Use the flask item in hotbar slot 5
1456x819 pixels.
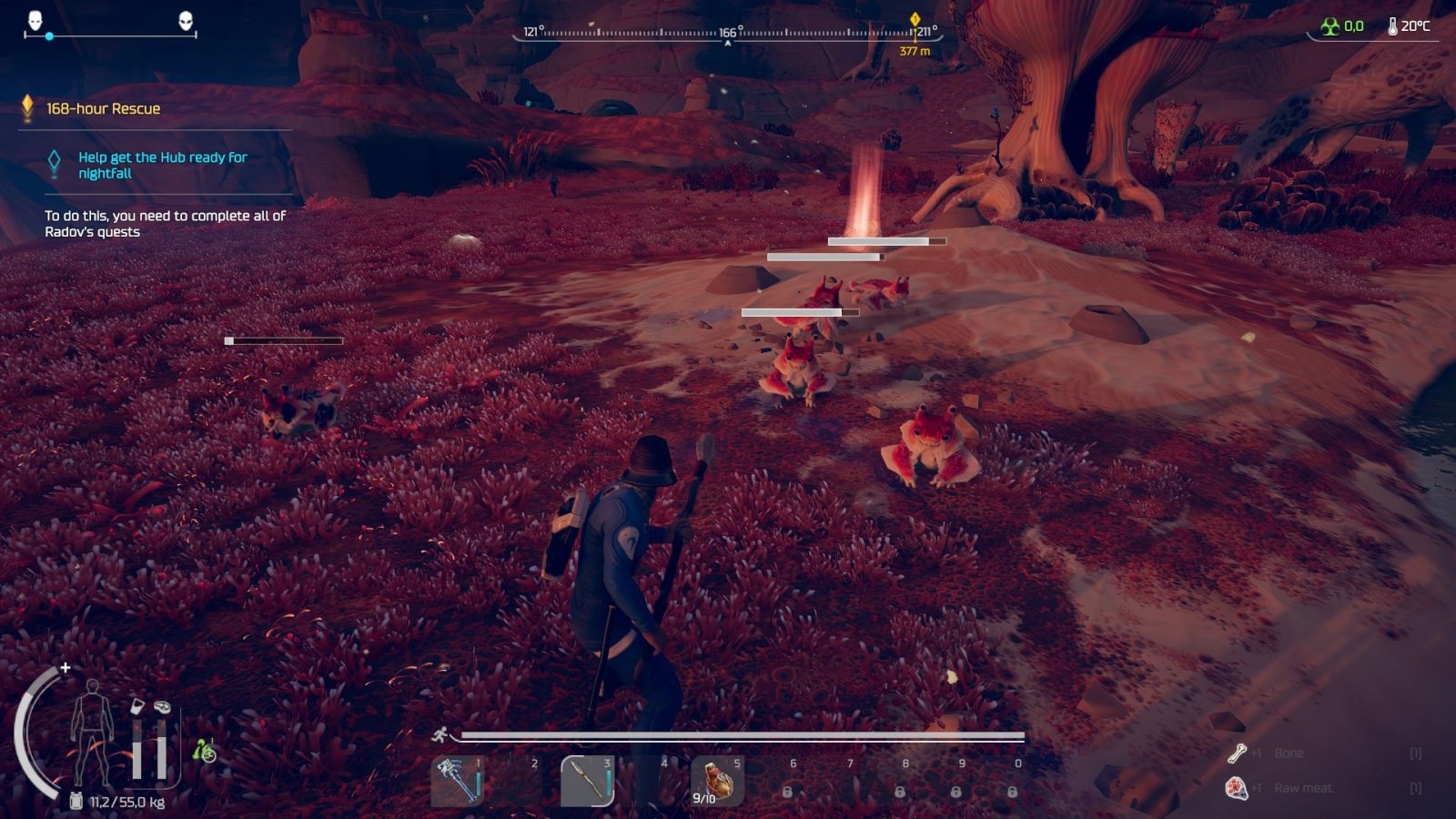[716, 781]
